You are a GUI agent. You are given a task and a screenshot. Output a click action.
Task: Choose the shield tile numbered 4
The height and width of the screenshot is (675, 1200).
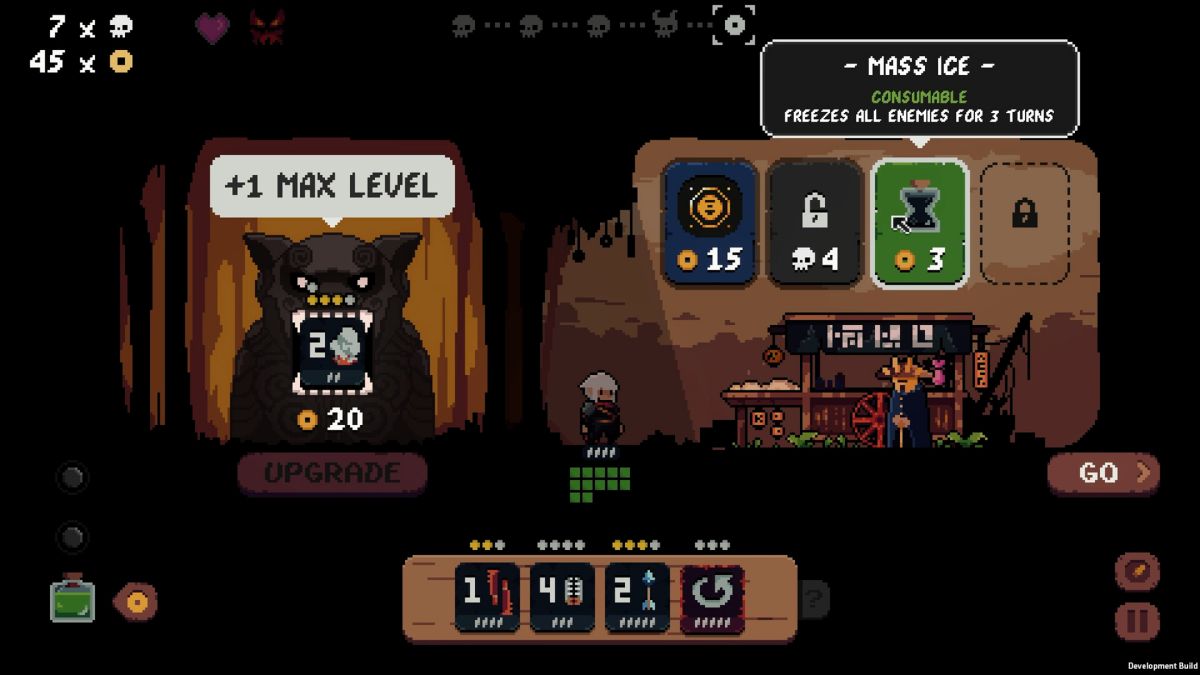click(562, 598)
